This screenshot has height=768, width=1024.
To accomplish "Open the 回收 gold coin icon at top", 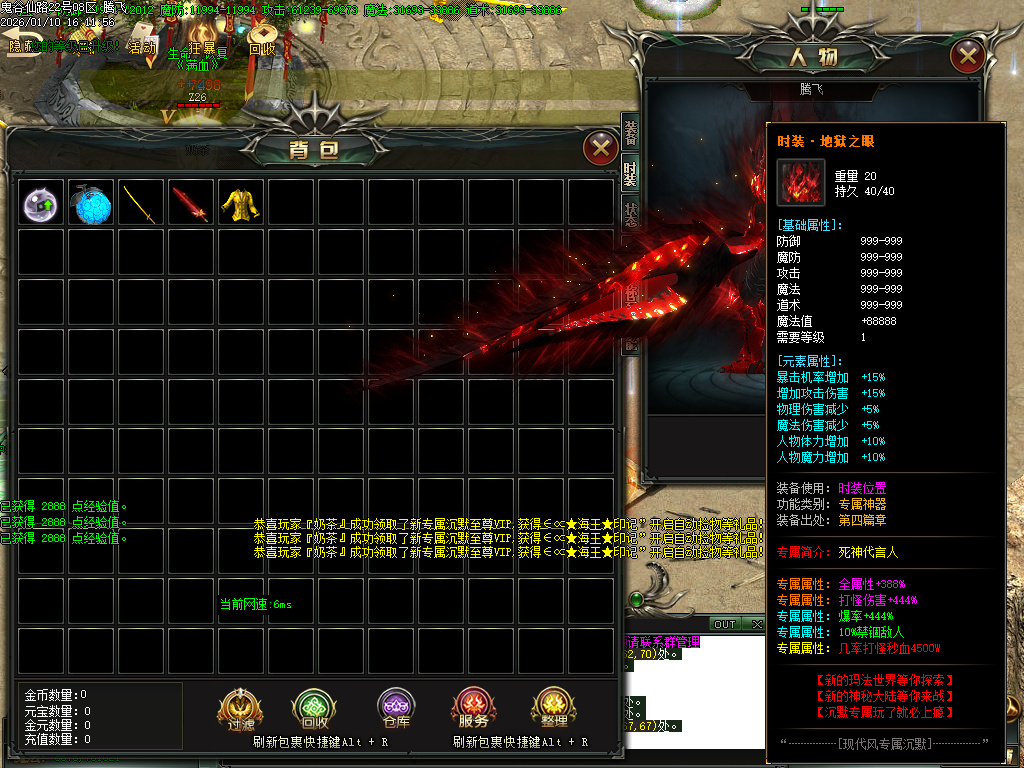I will point(262,40).
